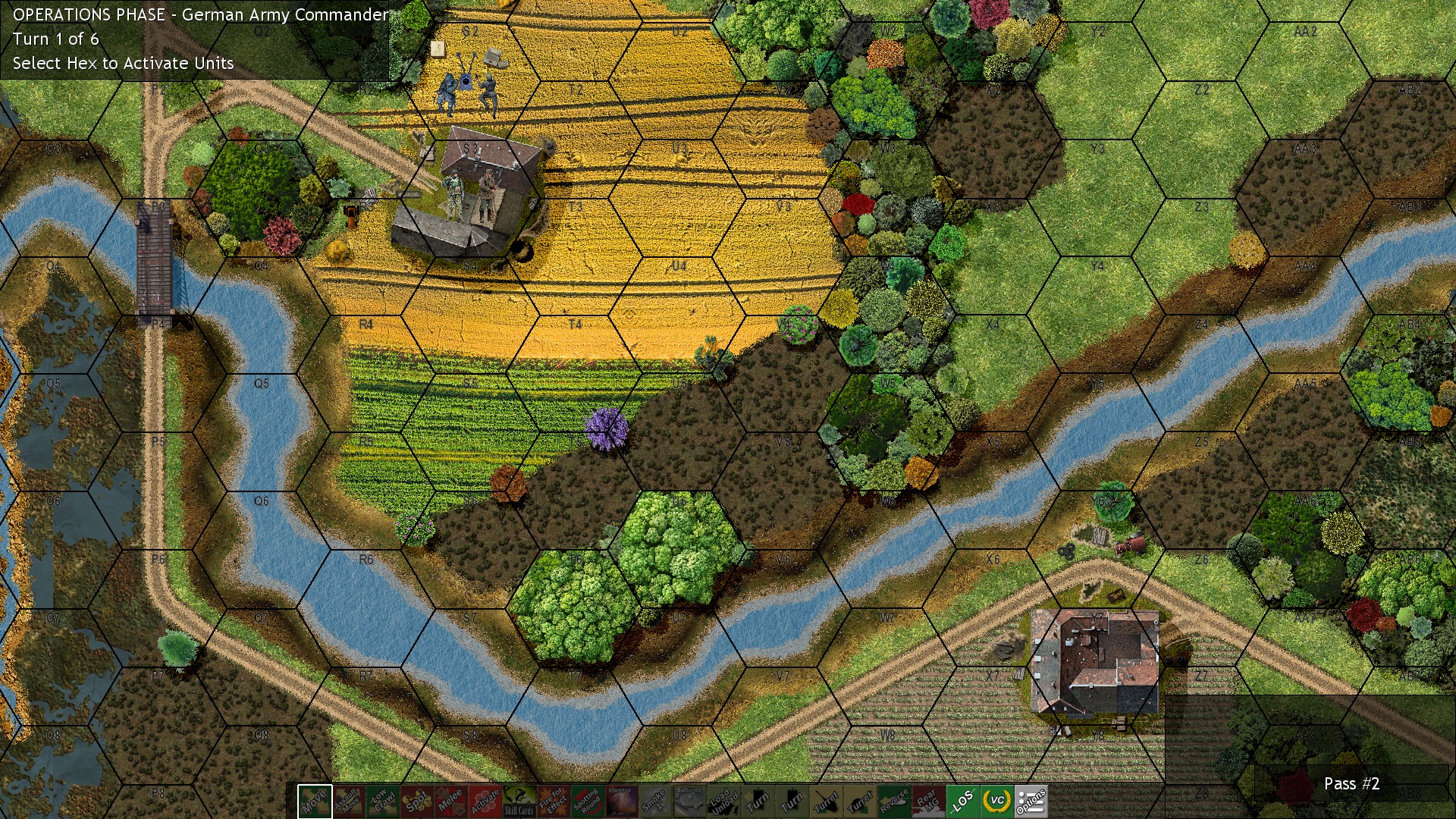Image resolution: width=1456 pixels, height=819 pixels.
Task: Open the Skill Cards panel
Action: tap(521, 802)
